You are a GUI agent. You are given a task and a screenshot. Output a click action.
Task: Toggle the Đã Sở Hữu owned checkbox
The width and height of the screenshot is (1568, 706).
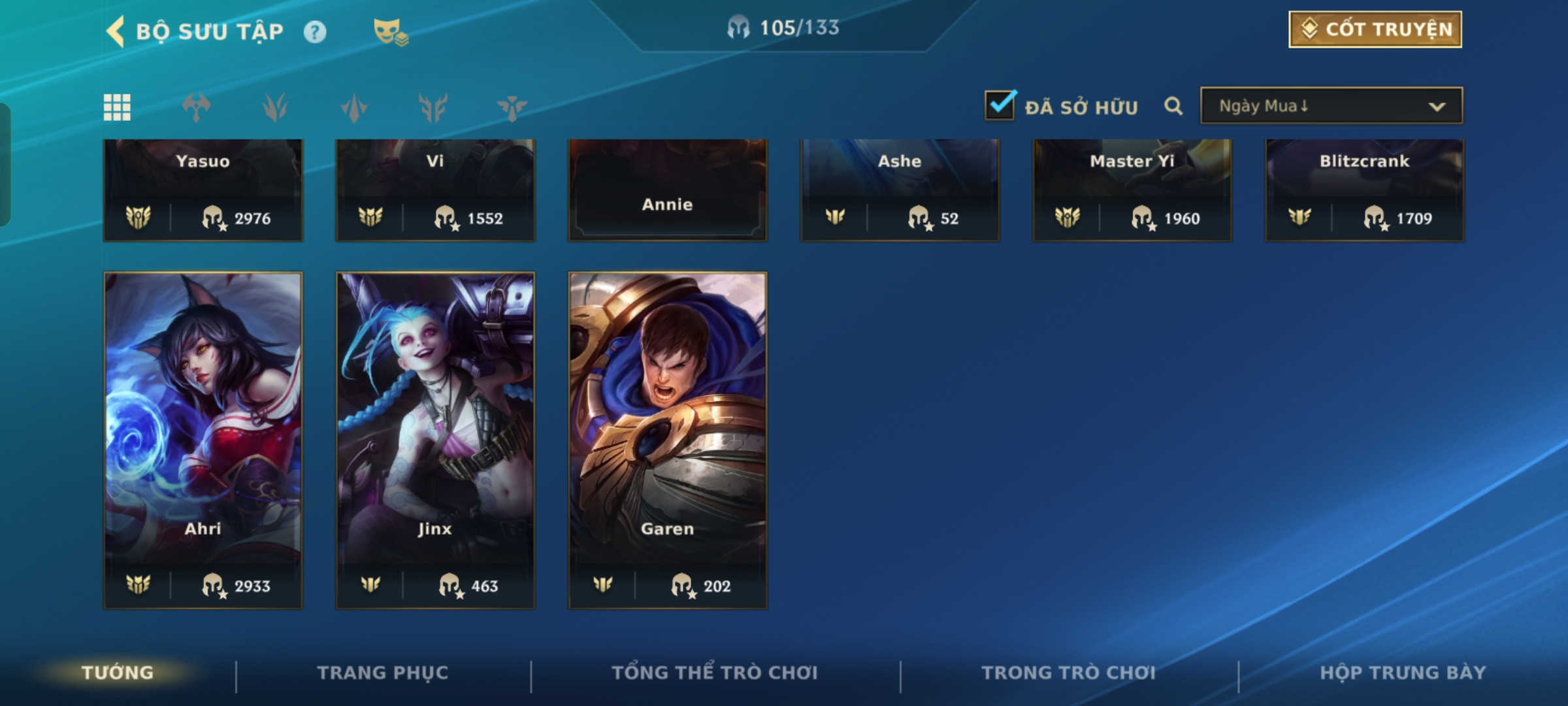pos(1000,106)
